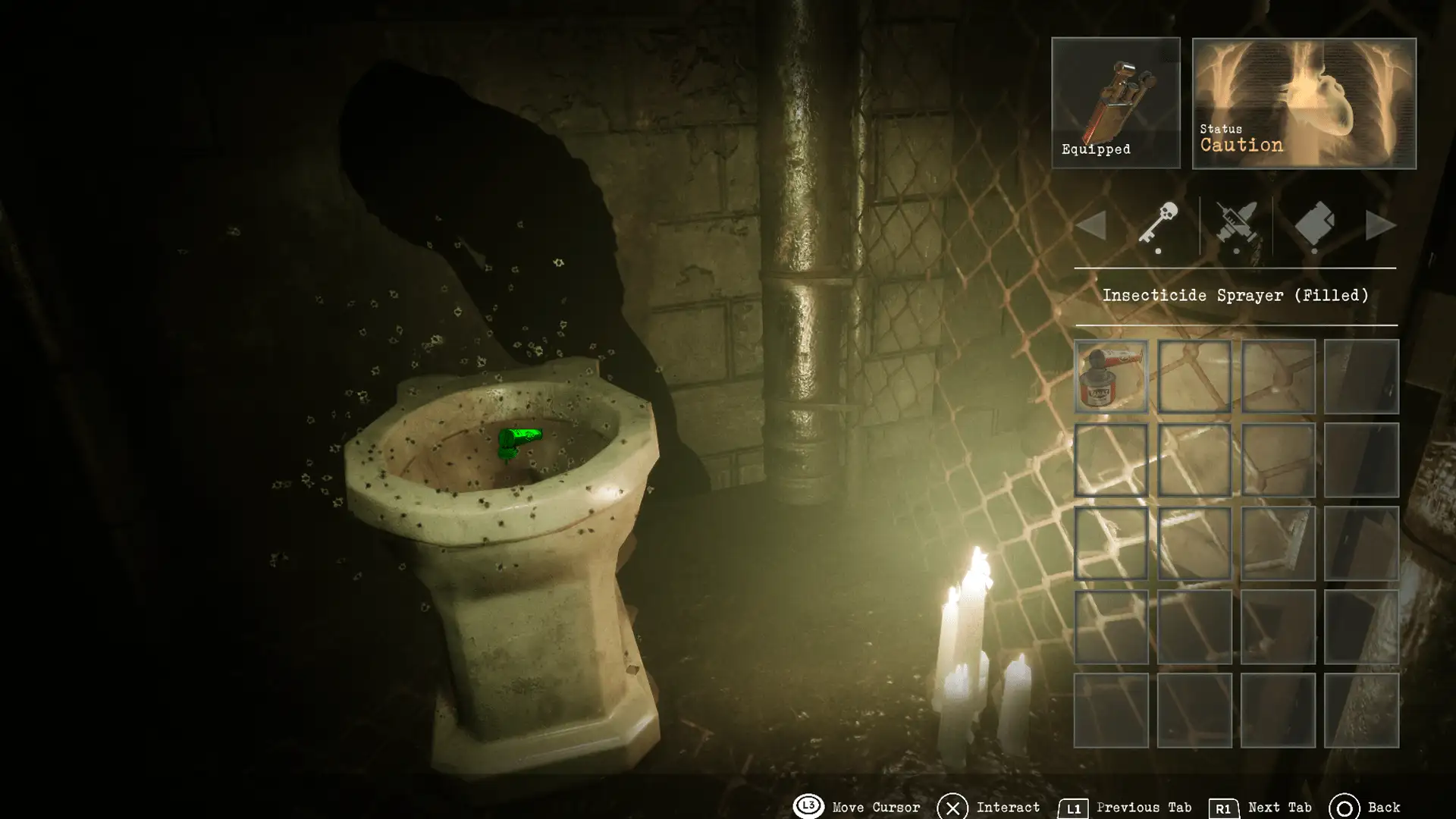Click the equipped syringe weapon icon
The width and height of the screenshot is (1456, 819).
coord(1116,95)
